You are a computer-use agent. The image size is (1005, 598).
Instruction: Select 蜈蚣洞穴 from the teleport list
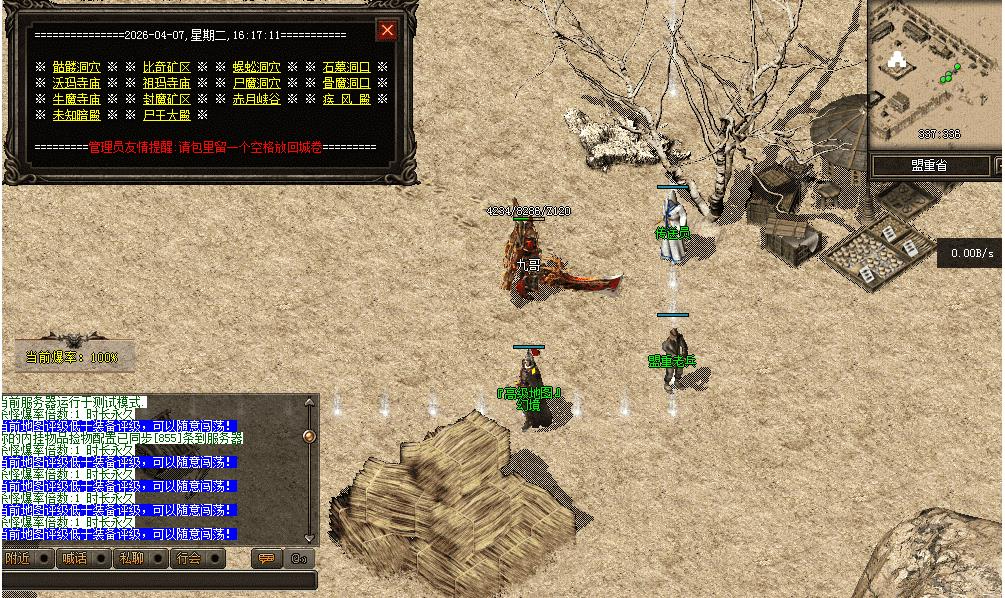coord(256,67)
